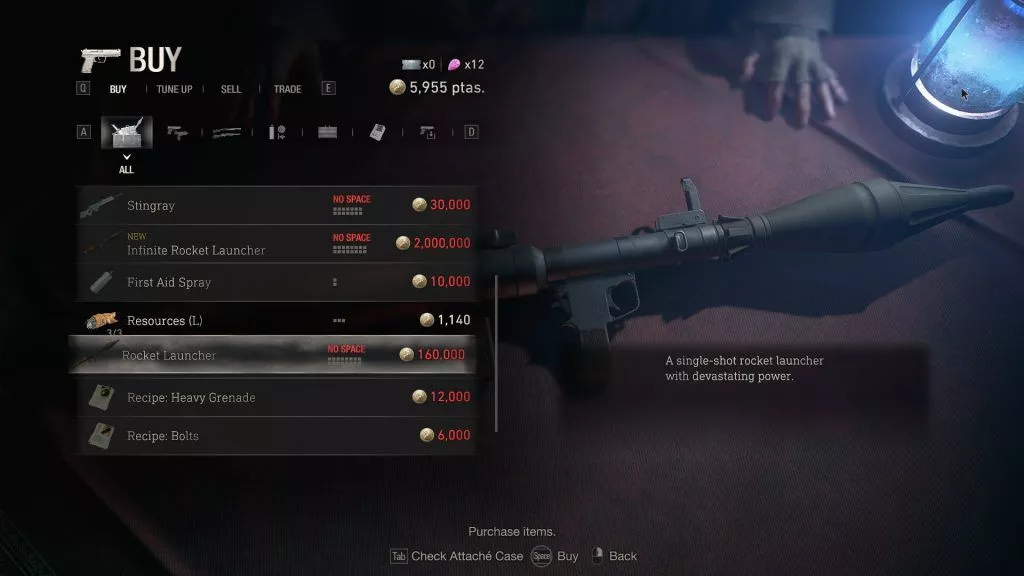Show the long guns category
Viewport: 1024px width, 576px height.
click(x=227, y=132)
